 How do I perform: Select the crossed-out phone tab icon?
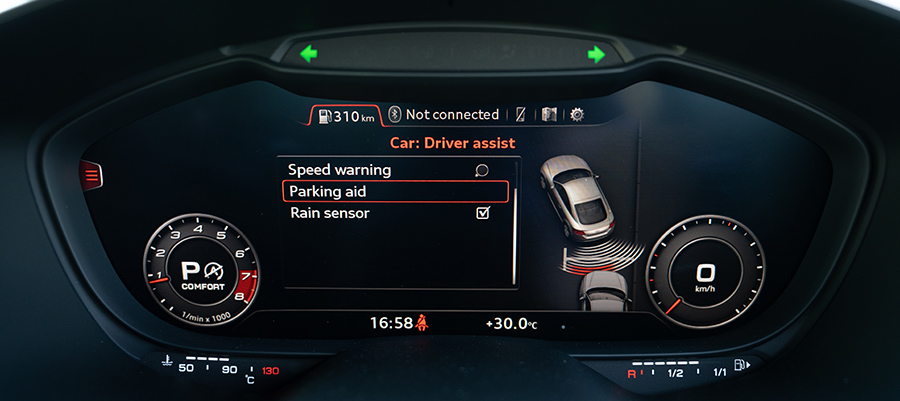pyautogui.click(x=520, y=114)
